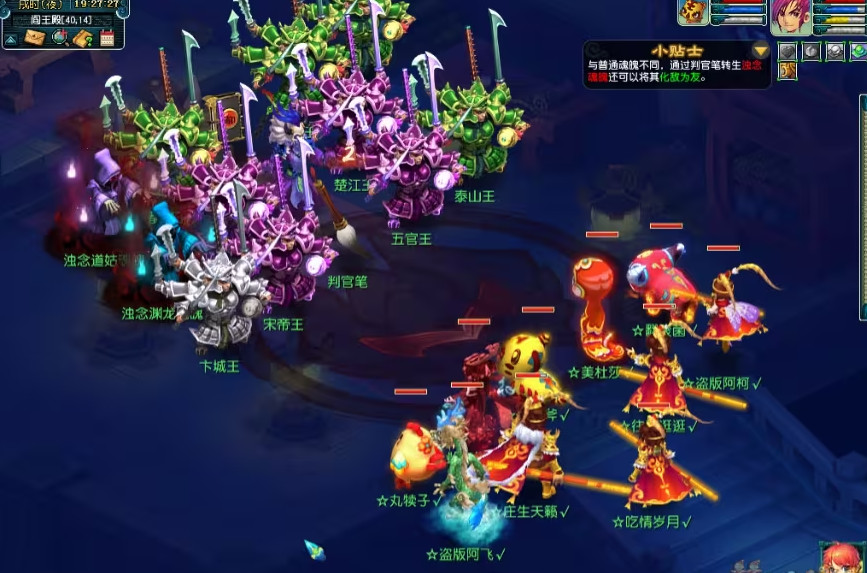Select the golden swirl buff icon
Viewport: 867px width, 573px height.
788,70
